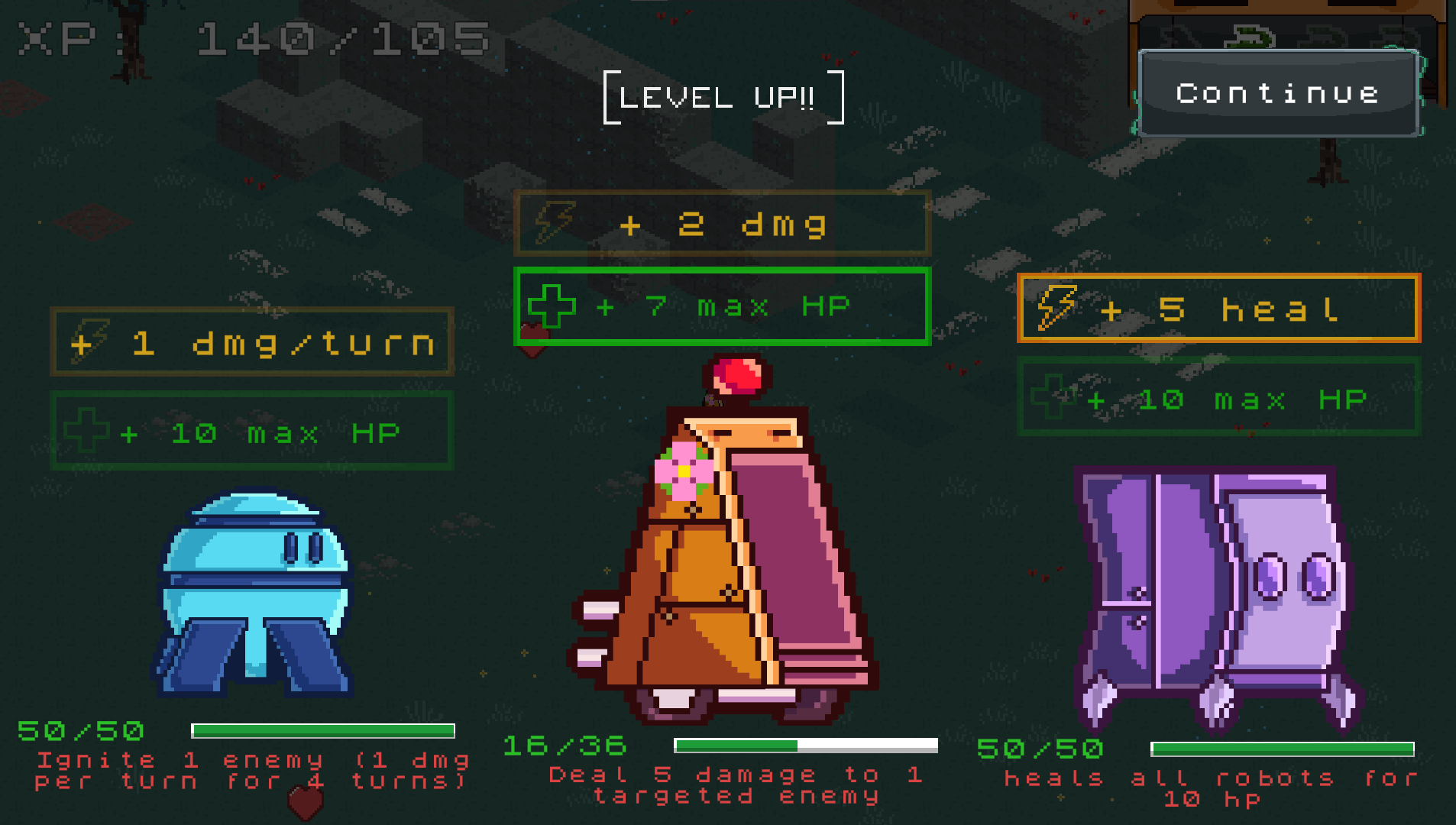Viewport: 1456px width, 825px height.
Task: Choose the +5 heal upgrade
Action: pos(1218,309)
